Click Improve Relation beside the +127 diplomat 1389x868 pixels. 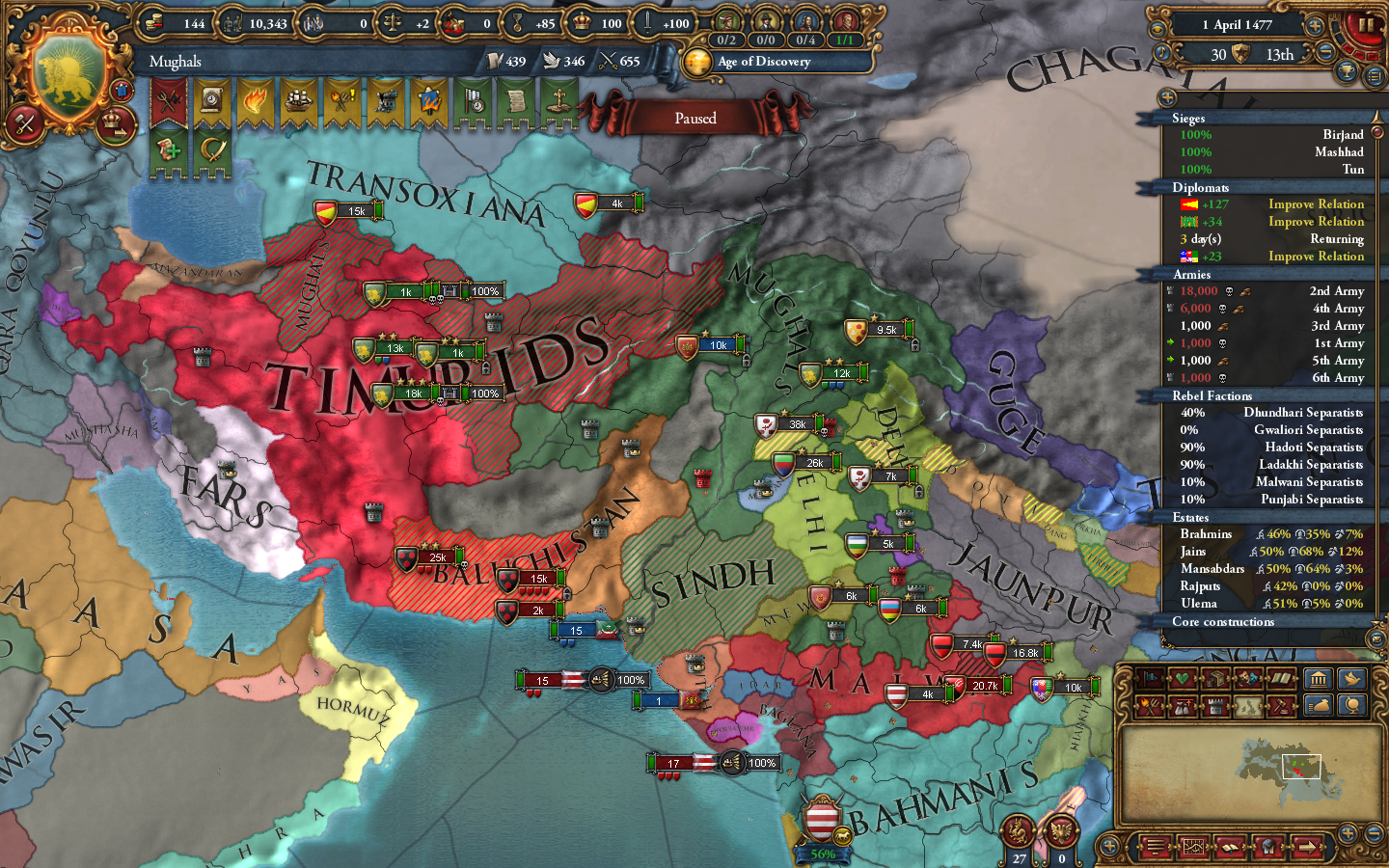[x=1316, y=203]
